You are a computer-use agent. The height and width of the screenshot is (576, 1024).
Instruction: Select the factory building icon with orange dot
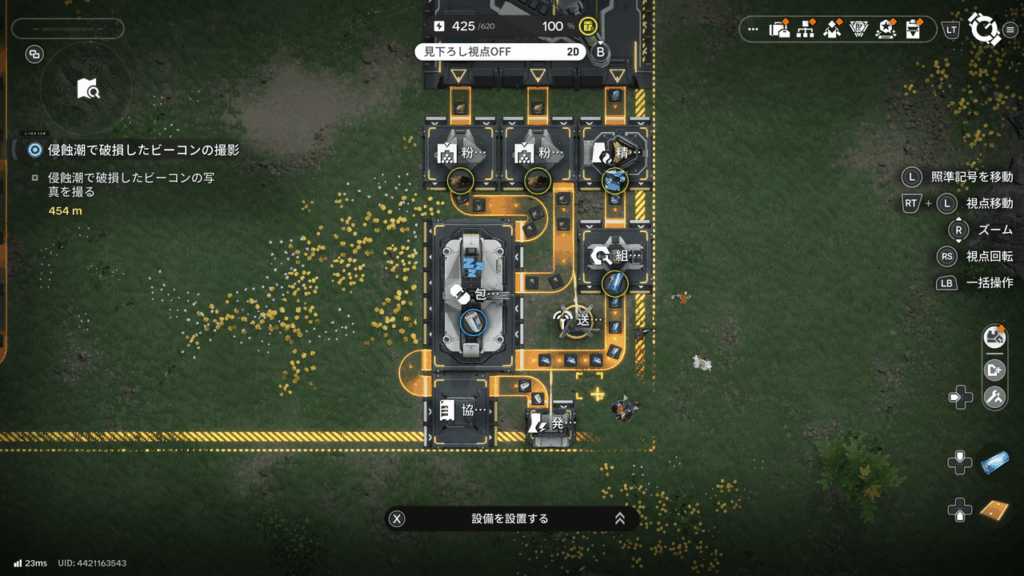(994, 338)
